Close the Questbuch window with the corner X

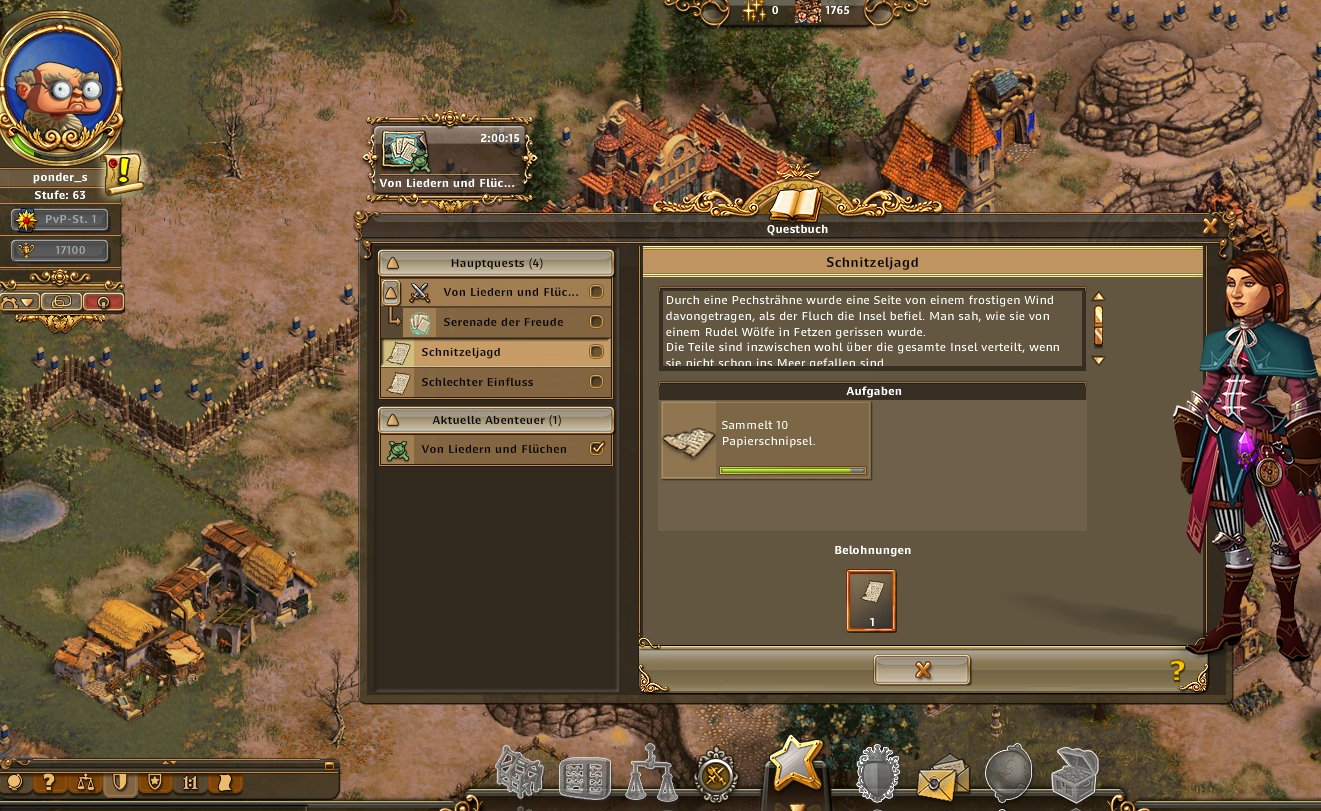(1209, 226)
